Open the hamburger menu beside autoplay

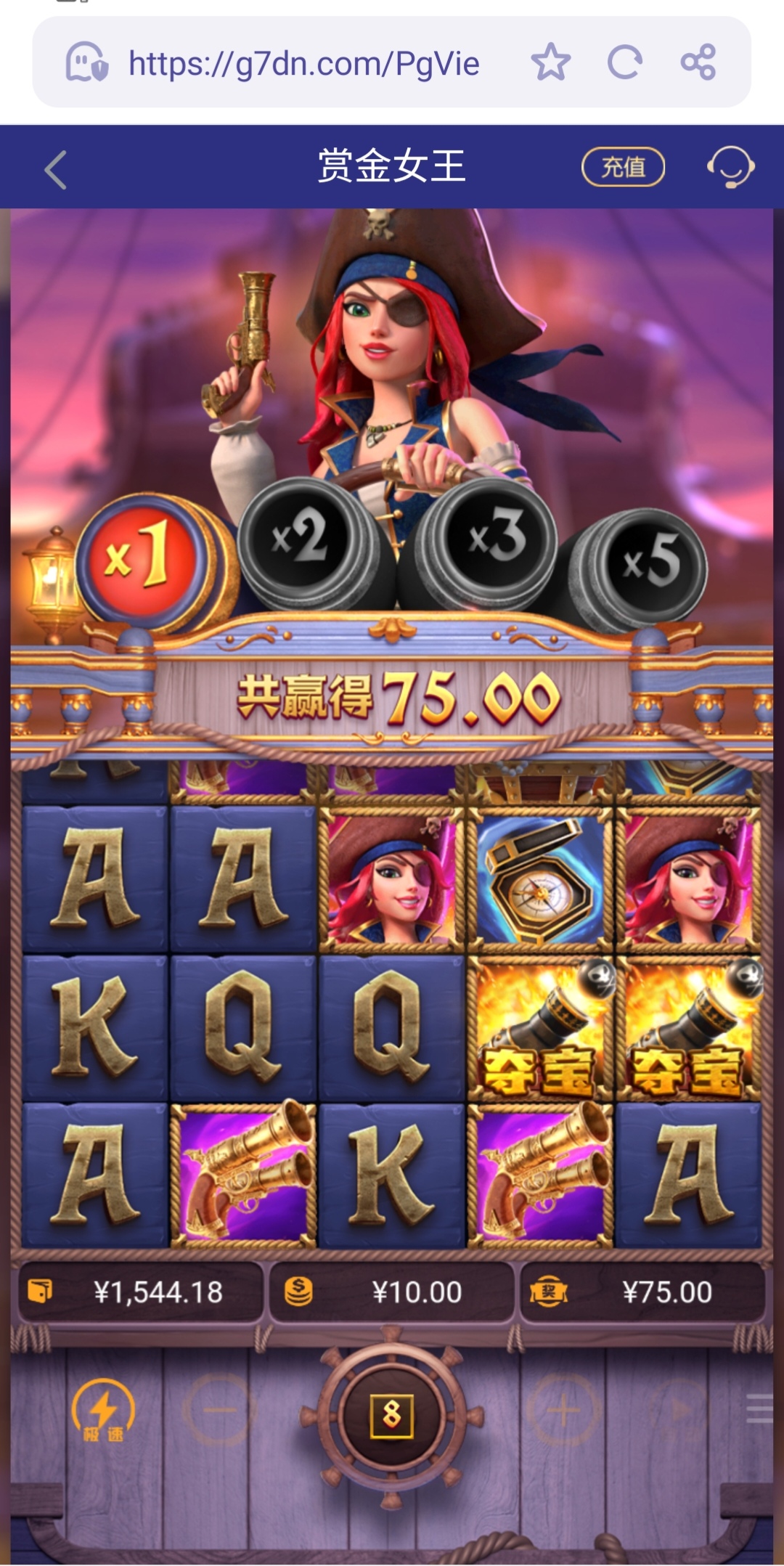point(759,1408)
